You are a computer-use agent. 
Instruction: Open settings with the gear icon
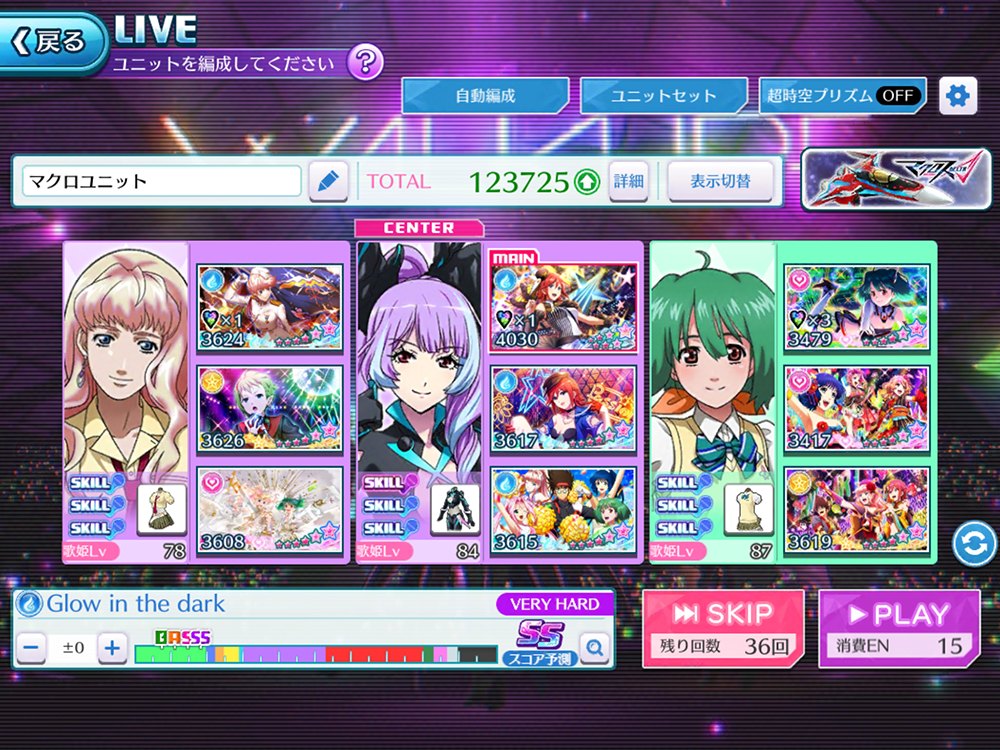[958, 96]
